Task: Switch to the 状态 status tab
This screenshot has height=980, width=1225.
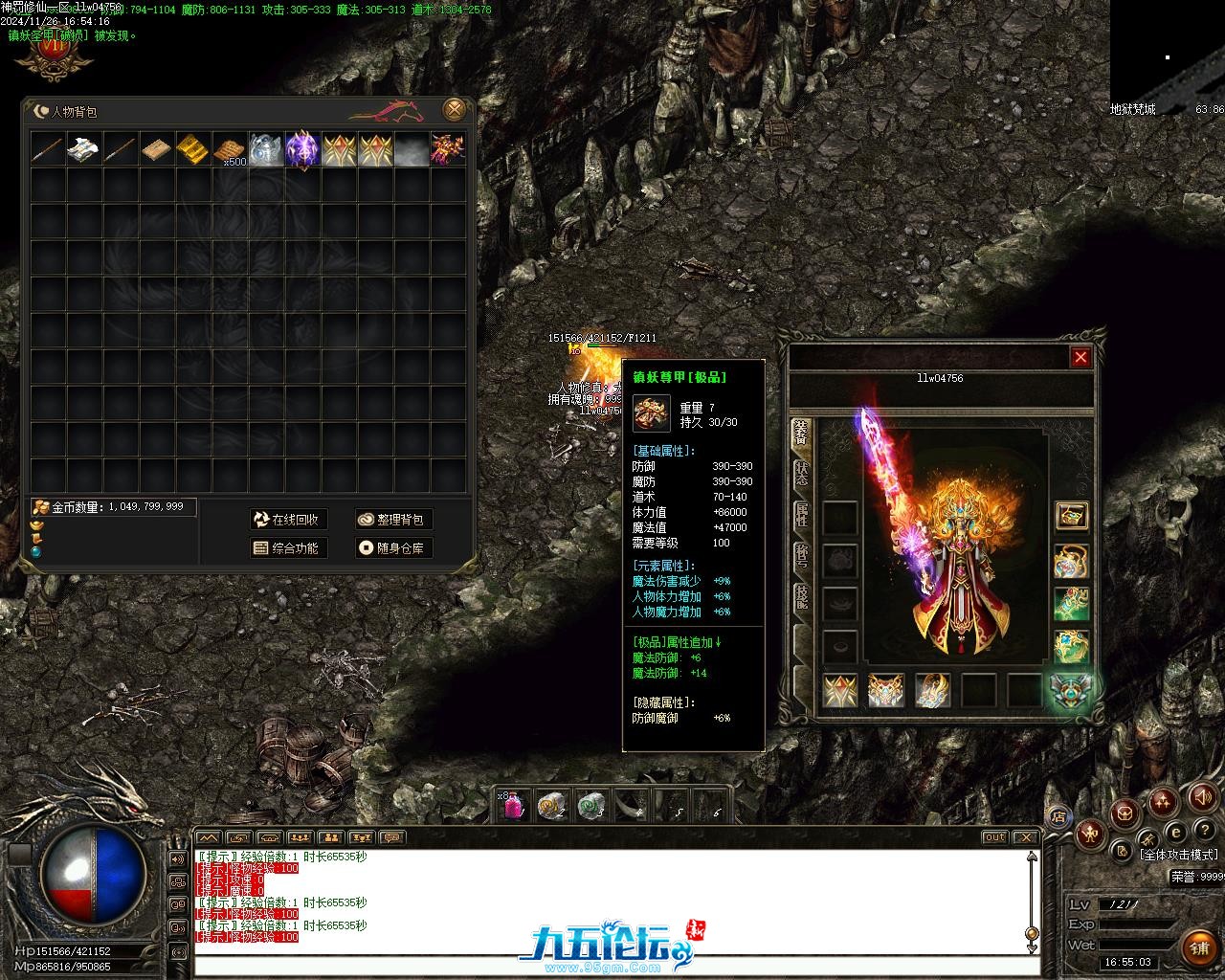Action: click(x=801, y=473)
